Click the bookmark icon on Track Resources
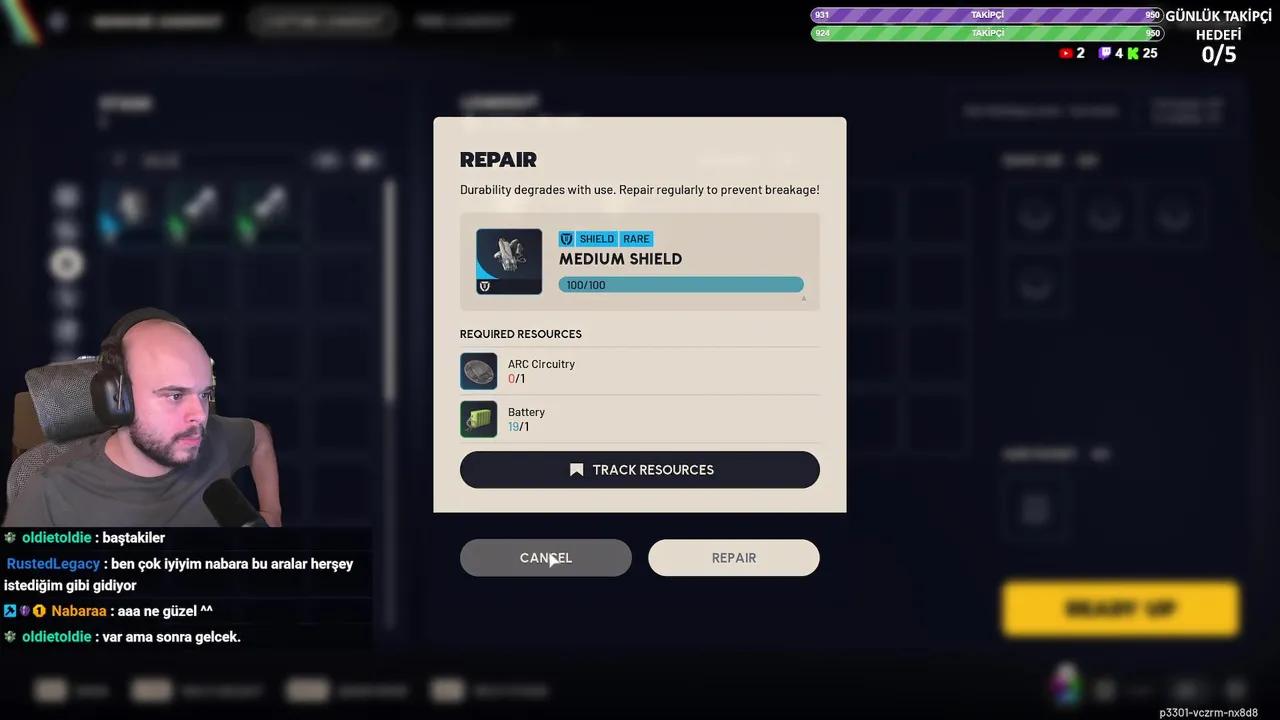 [575, 469]
